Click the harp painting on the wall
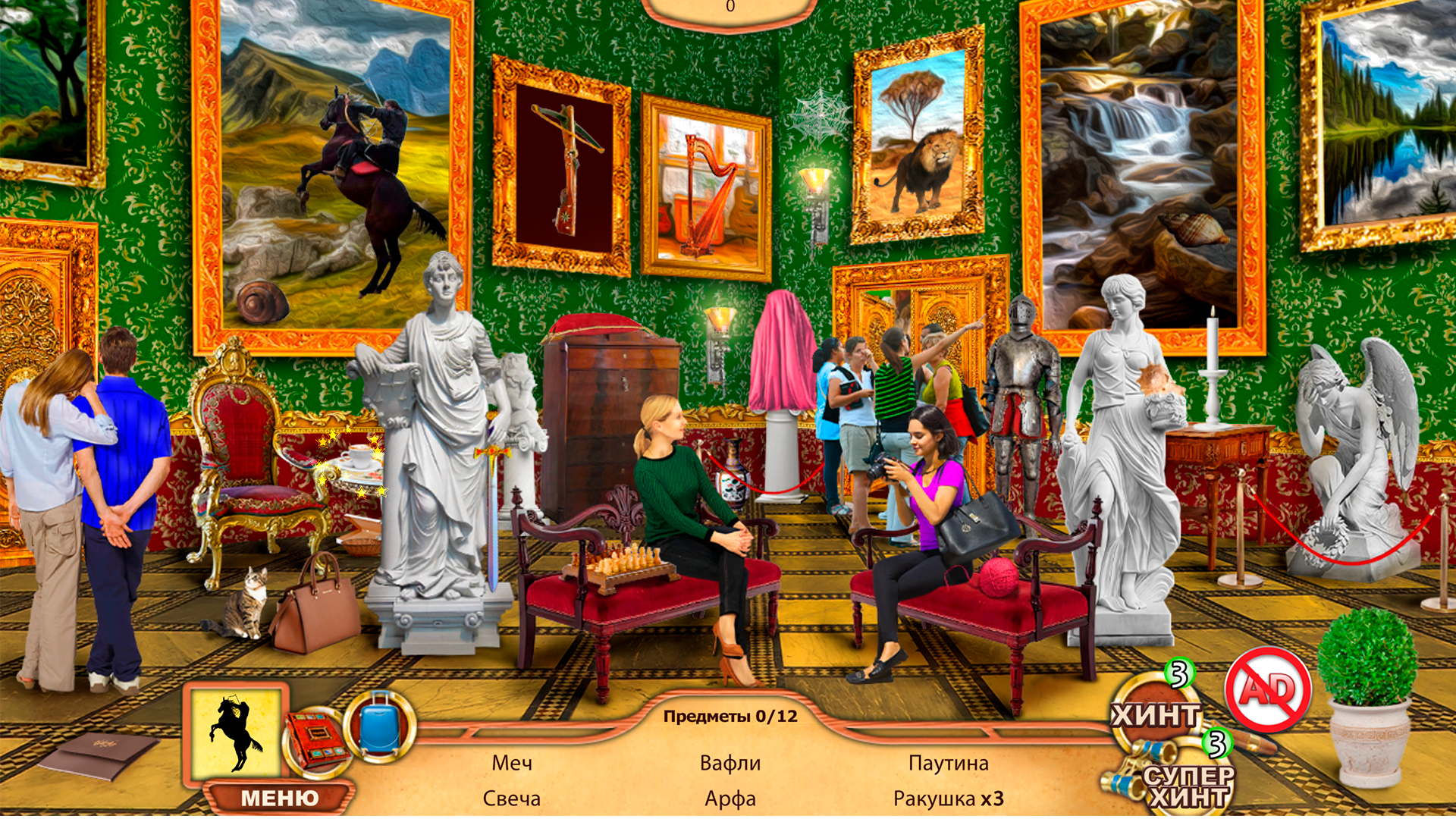 706,187
